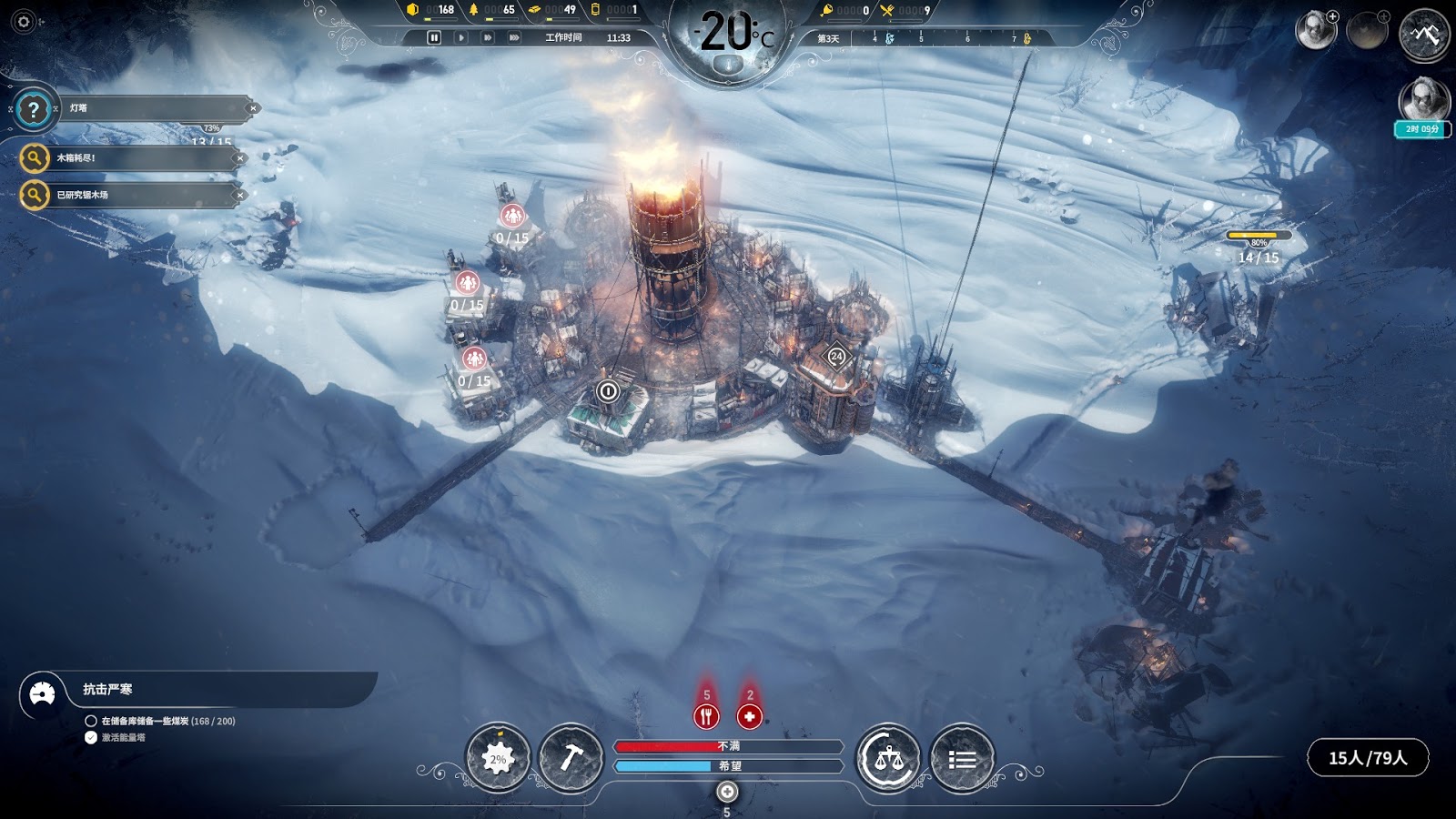Dismiss the 灯塔 notification

coord(253,108)
